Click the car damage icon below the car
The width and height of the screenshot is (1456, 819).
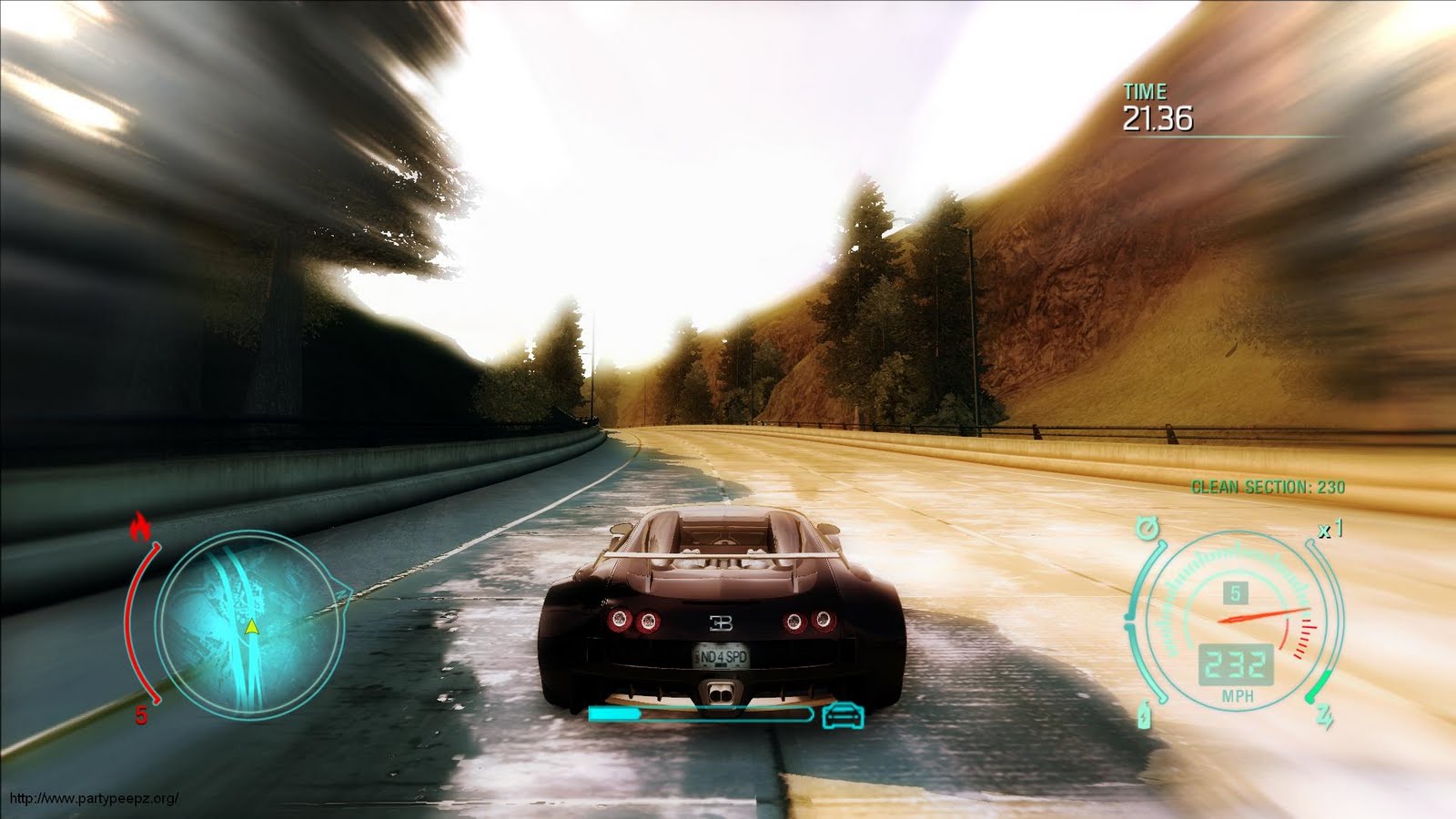(843, 715)
